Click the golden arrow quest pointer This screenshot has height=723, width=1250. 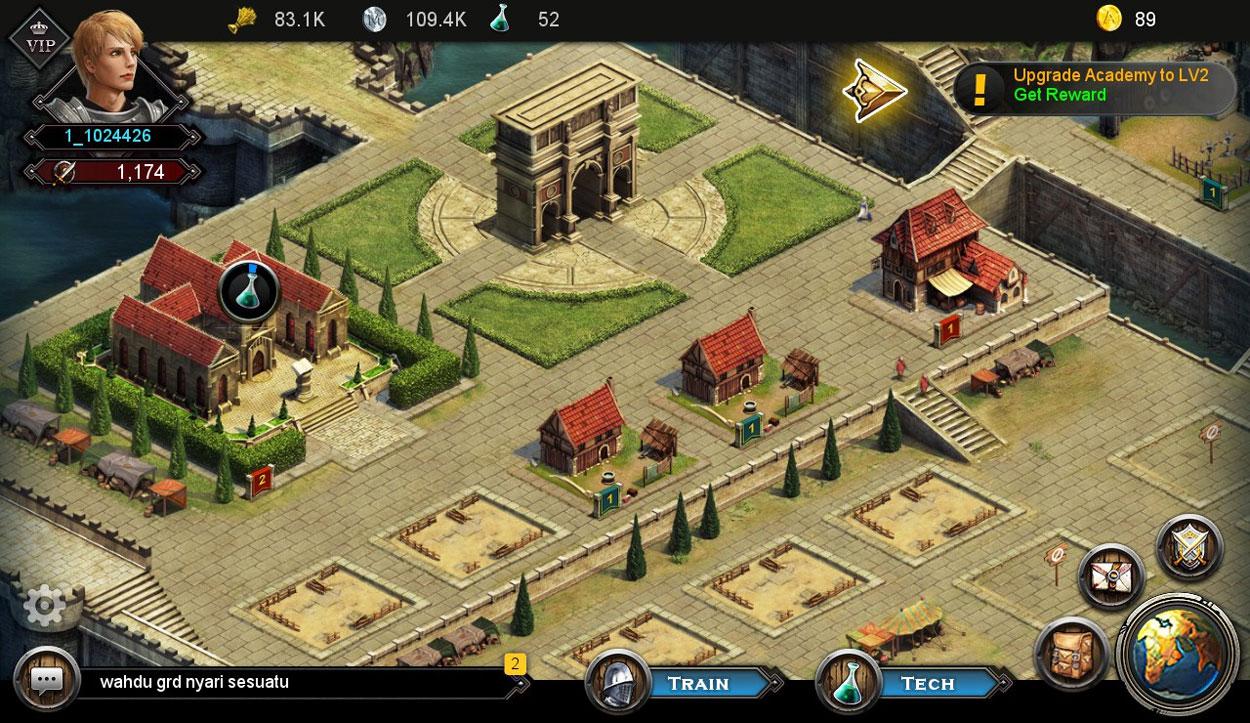(x=874, y=90)
